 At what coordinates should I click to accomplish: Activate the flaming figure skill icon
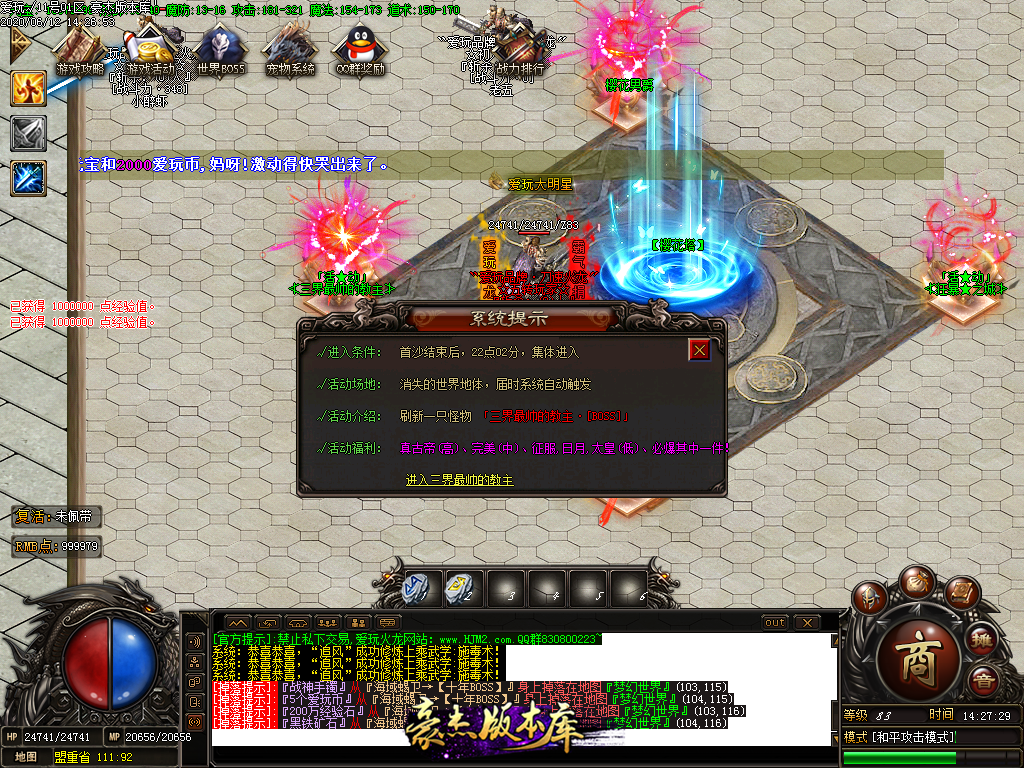pos(28,88)
